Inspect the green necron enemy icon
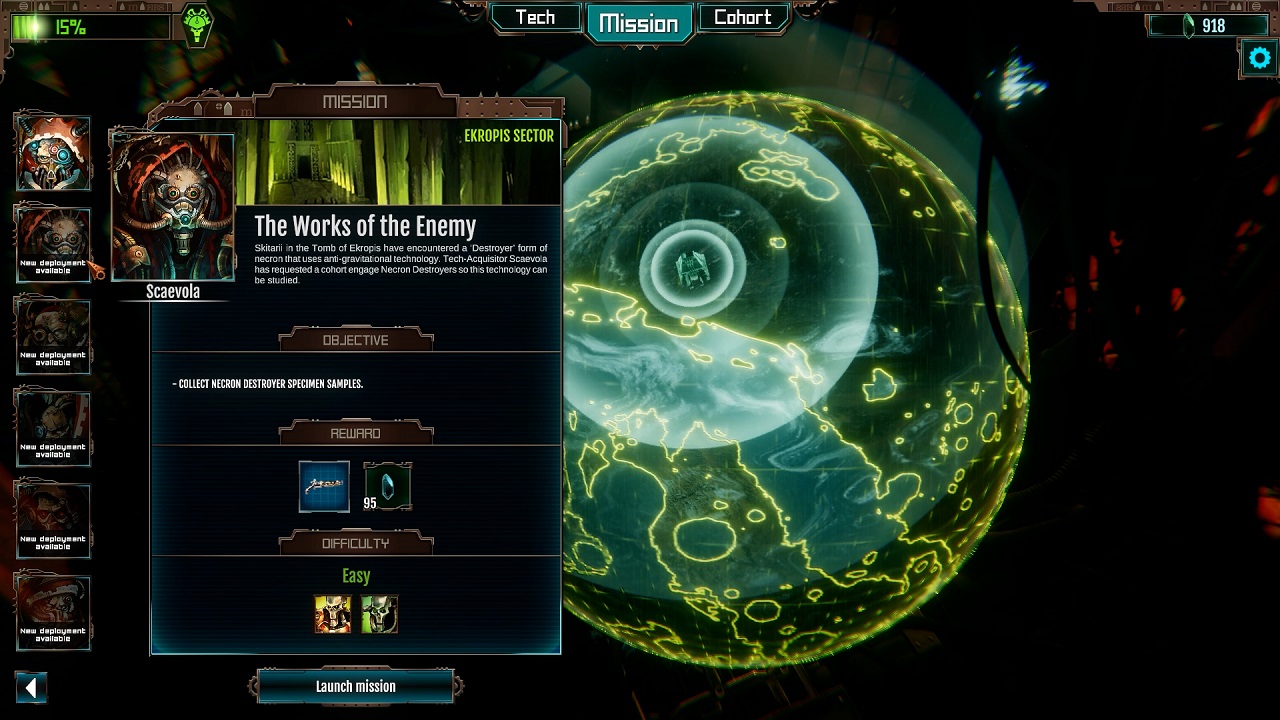Viewport: 1280px width, 720px height. [x=380, y=614]
